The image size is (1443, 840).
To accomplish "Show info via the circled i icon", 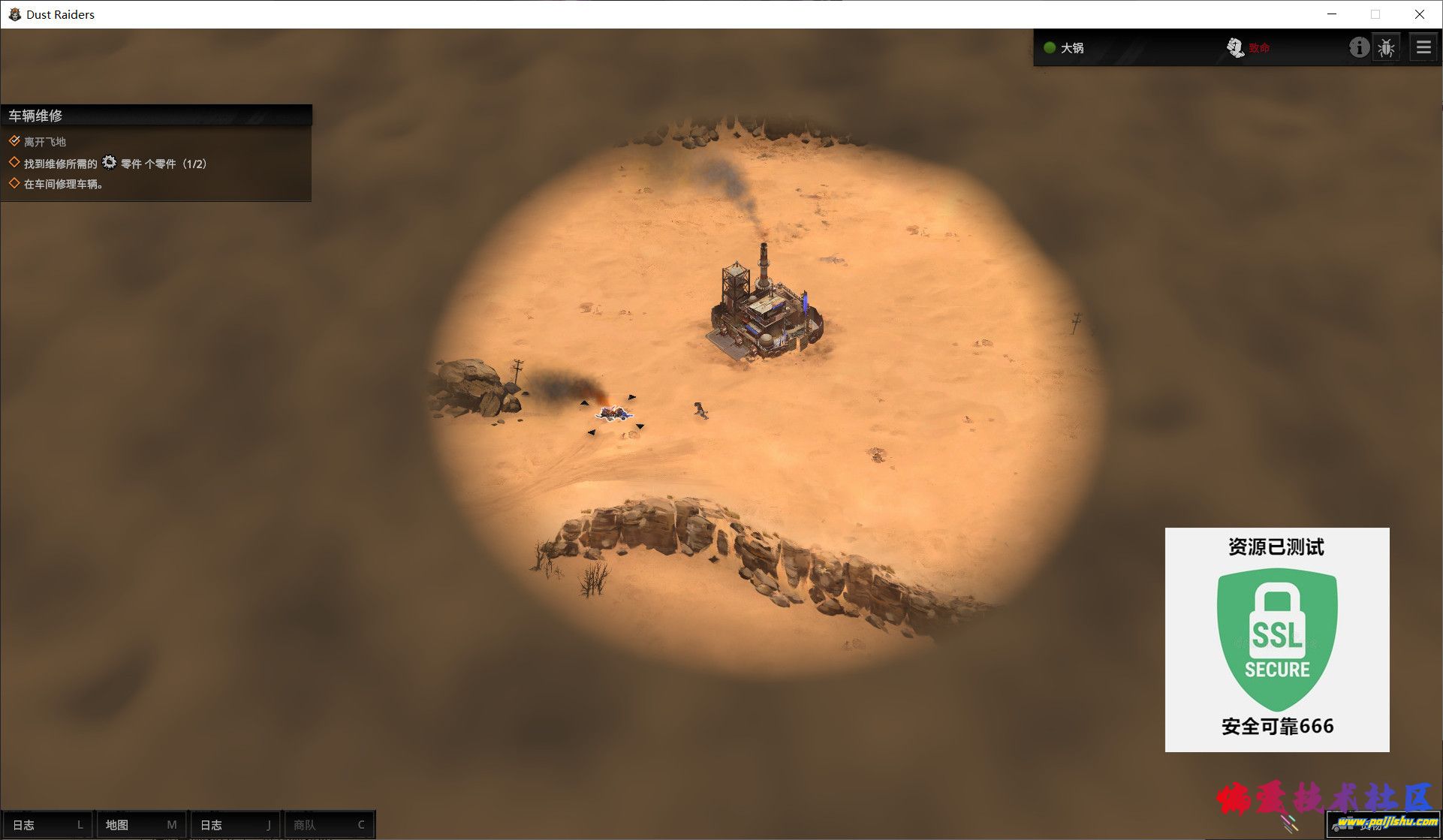I will click(1358, 48).
